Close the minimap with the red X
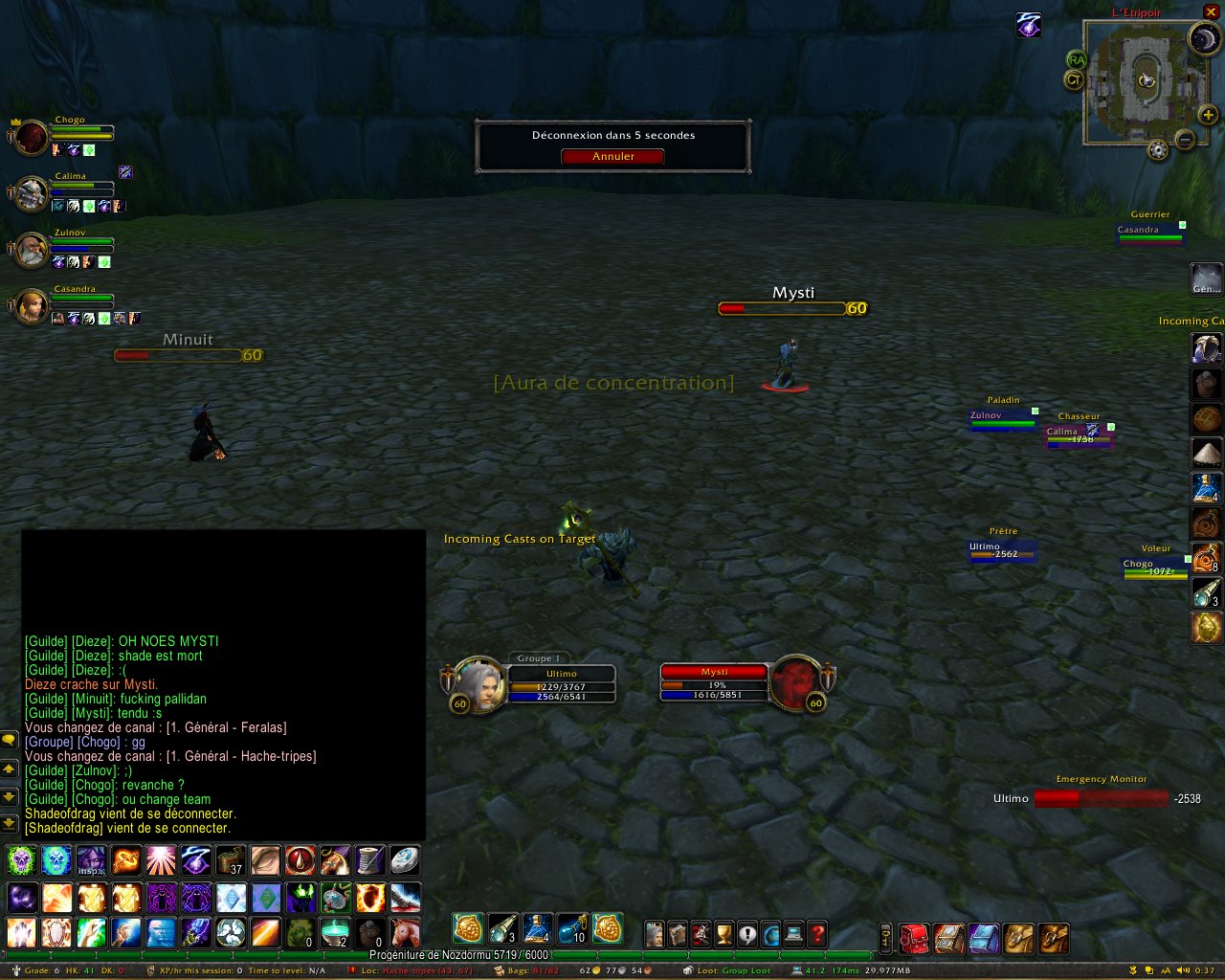 pyautogui.click(x=1211, y=12)
